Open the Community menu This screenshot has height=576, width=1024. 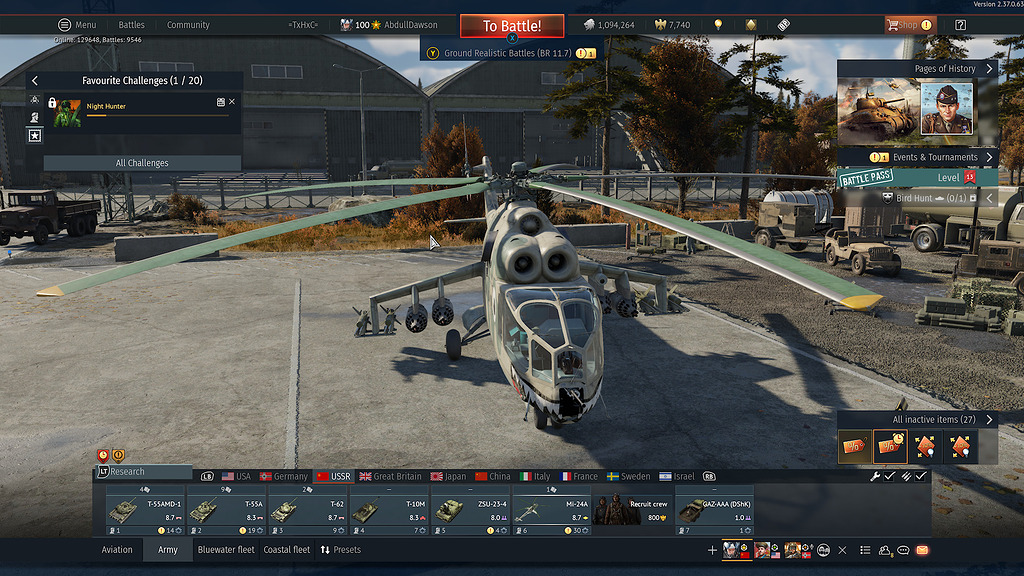[188, 25]
